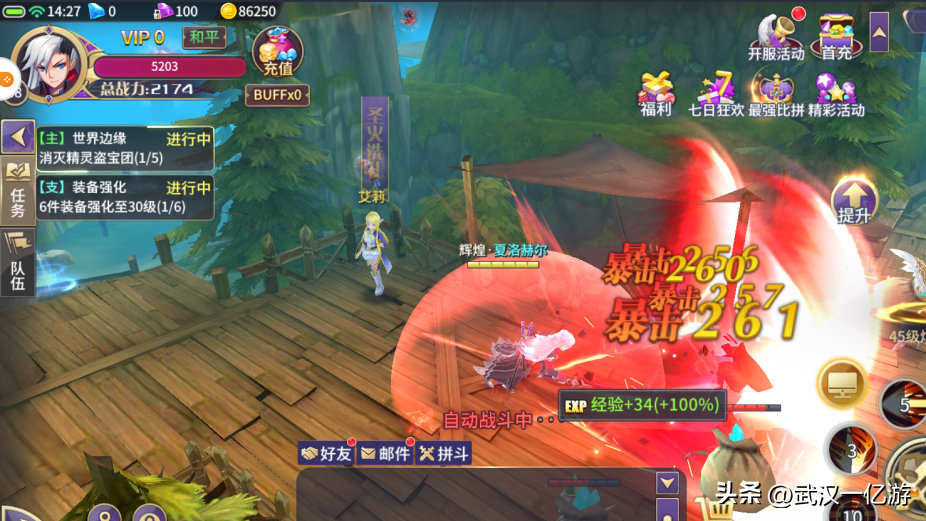Viewport: 926px width, 521px height.
Task: Open the 邮件 mailbox
Action: (385, 453)
